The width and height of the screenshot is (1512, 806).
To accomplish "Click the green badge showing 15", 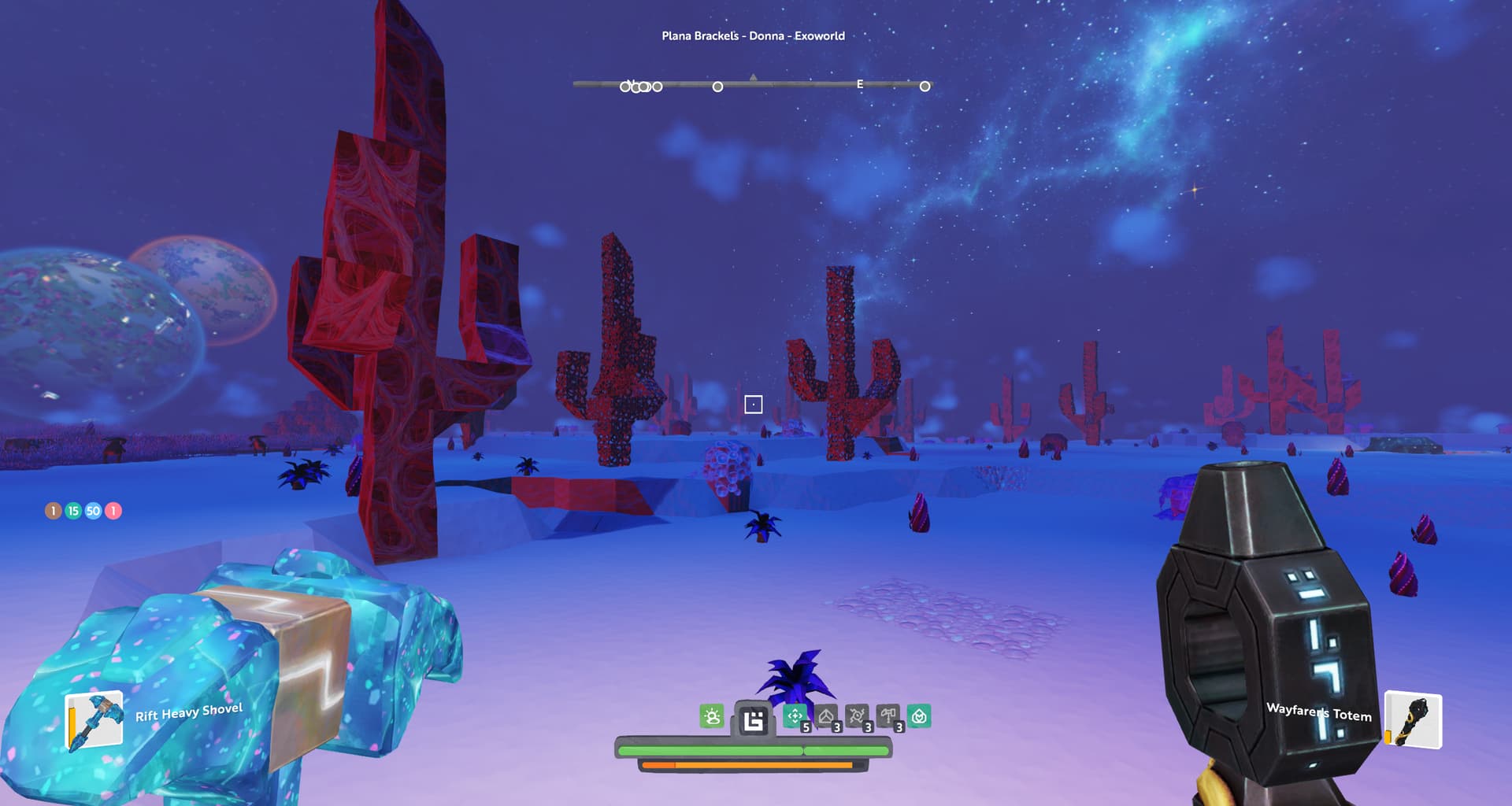I will (73, 511).
